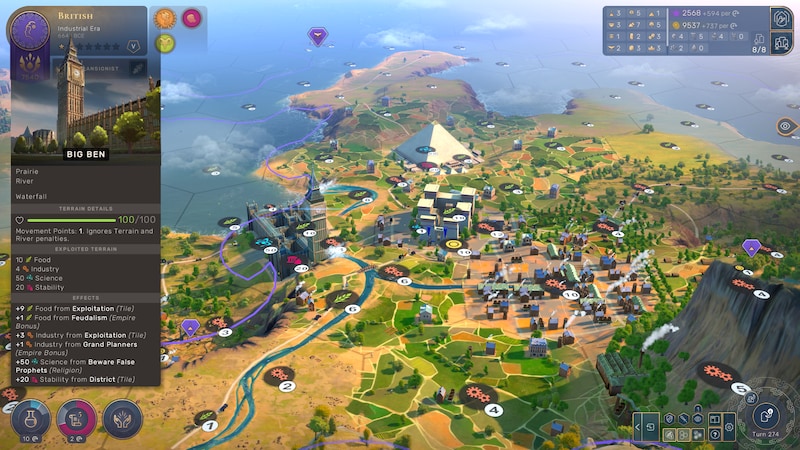Click the orange laurel wreath badge
800x450 pixels.
165,17
